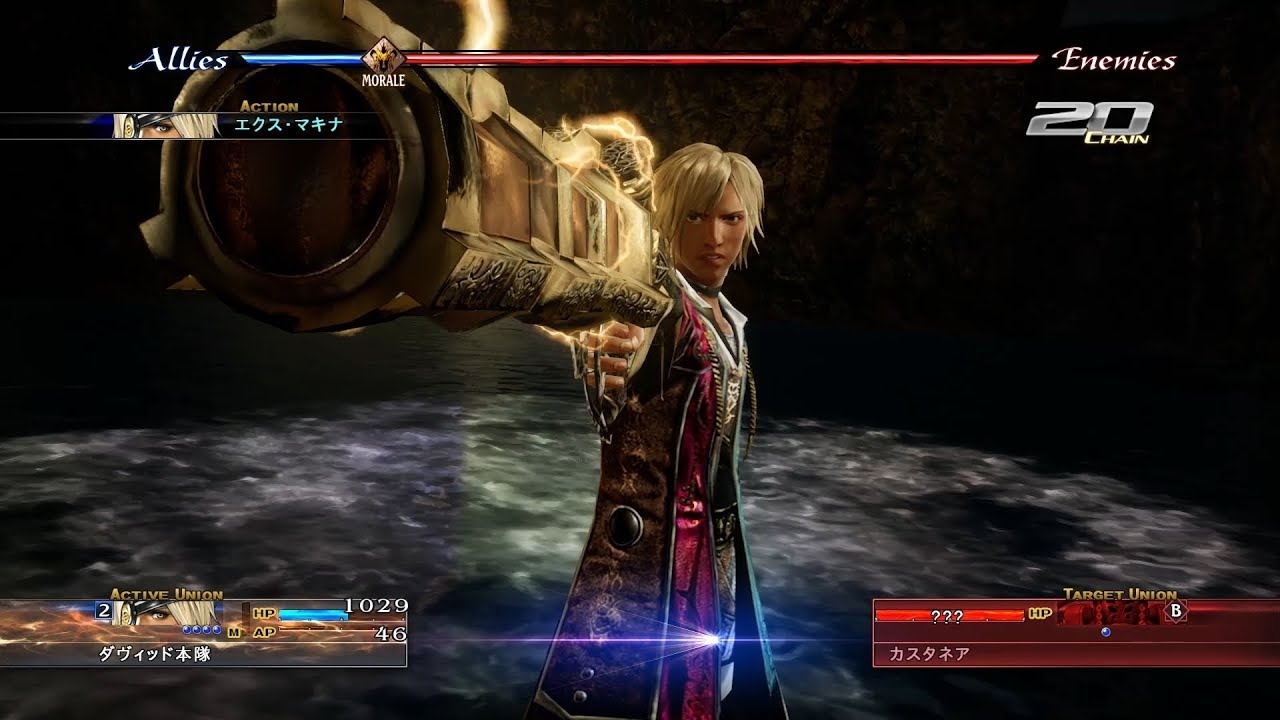Click the Morale emblem icon

click(382, 56)
